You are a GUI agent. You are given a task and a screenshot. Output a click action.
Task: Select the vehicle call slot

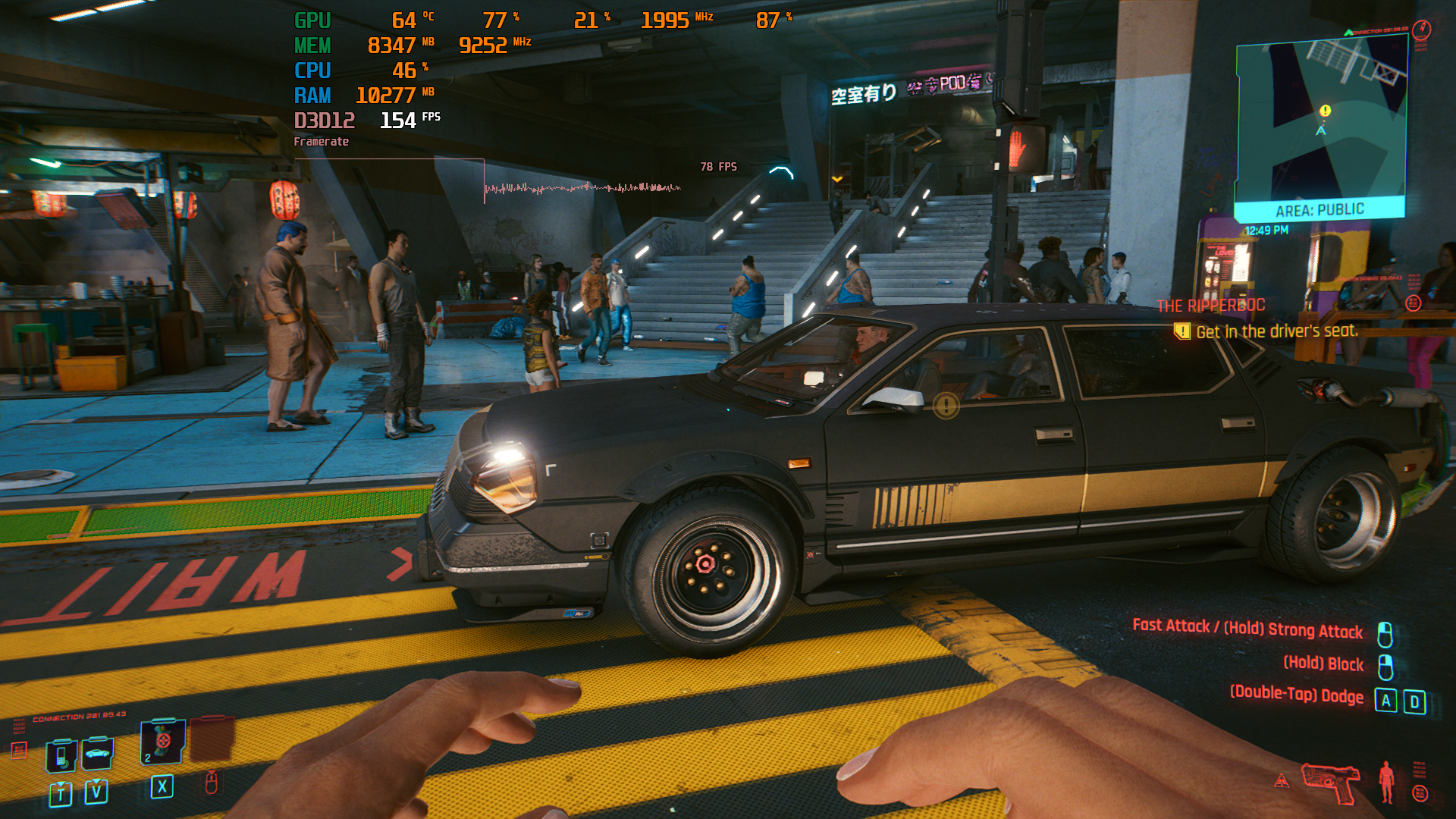(97, 753)
